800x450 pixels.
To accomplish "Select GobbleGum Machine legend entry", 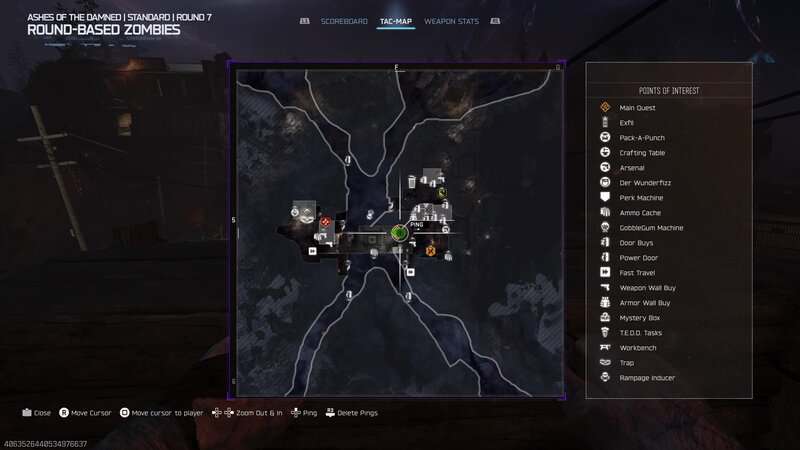I will (650, 228).
